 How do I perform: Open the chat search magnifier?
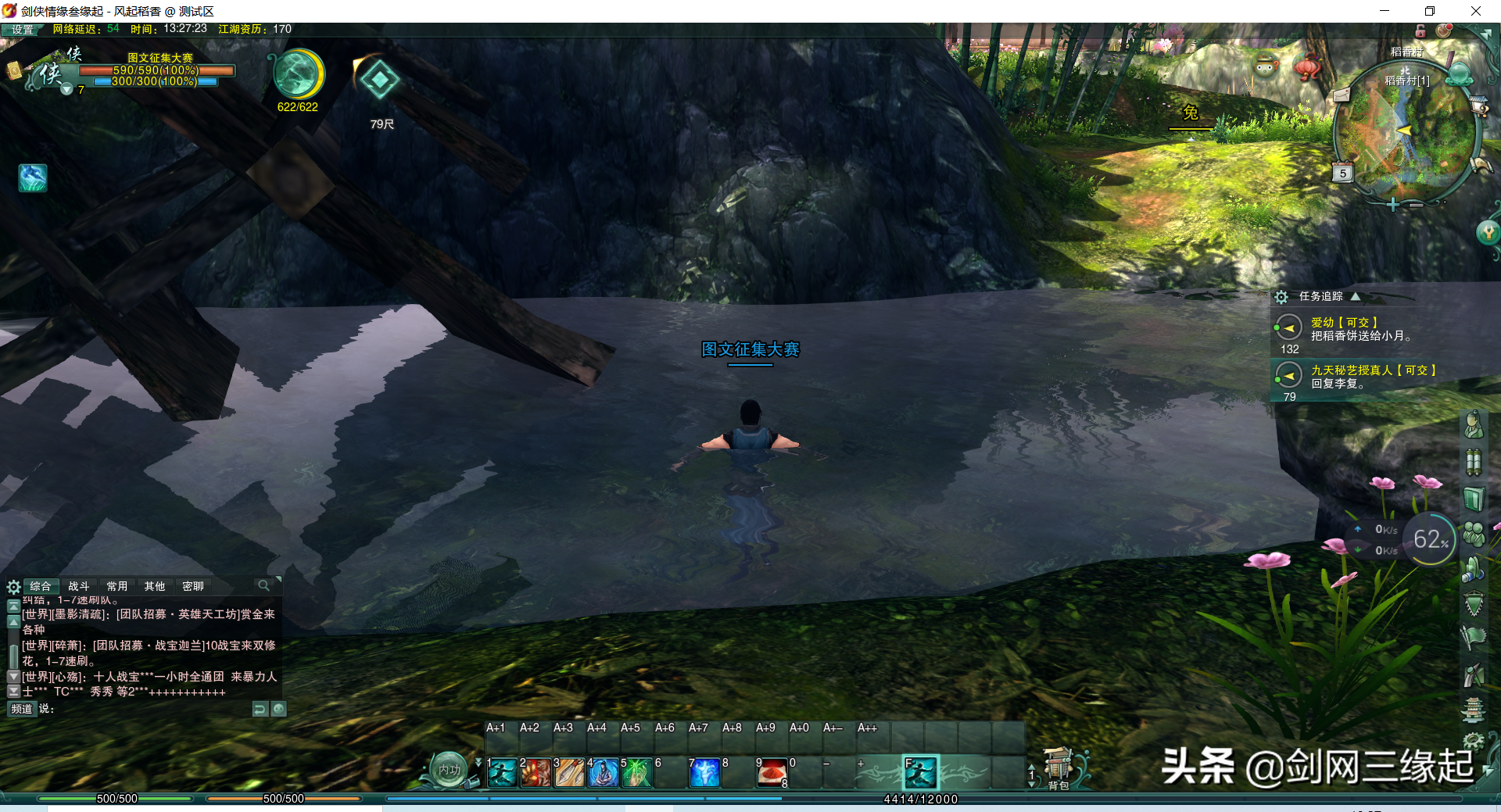(263, 585)
